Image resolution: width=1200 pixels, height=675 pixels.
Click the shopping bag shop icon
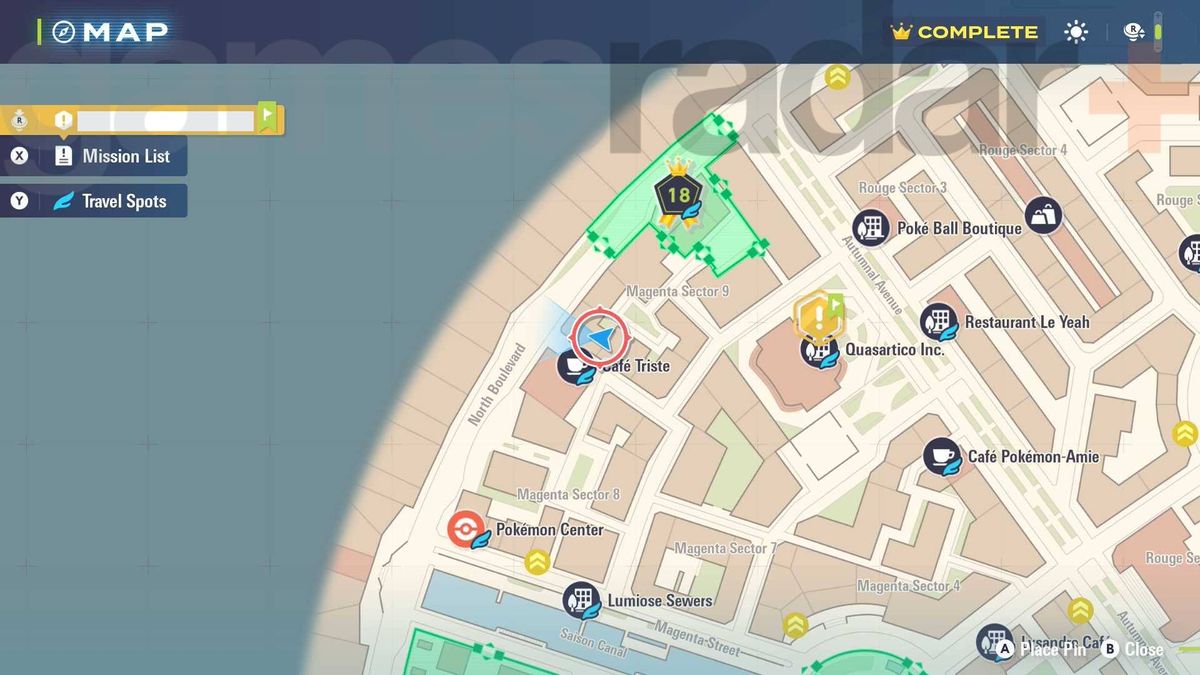tap(1042, 215)
